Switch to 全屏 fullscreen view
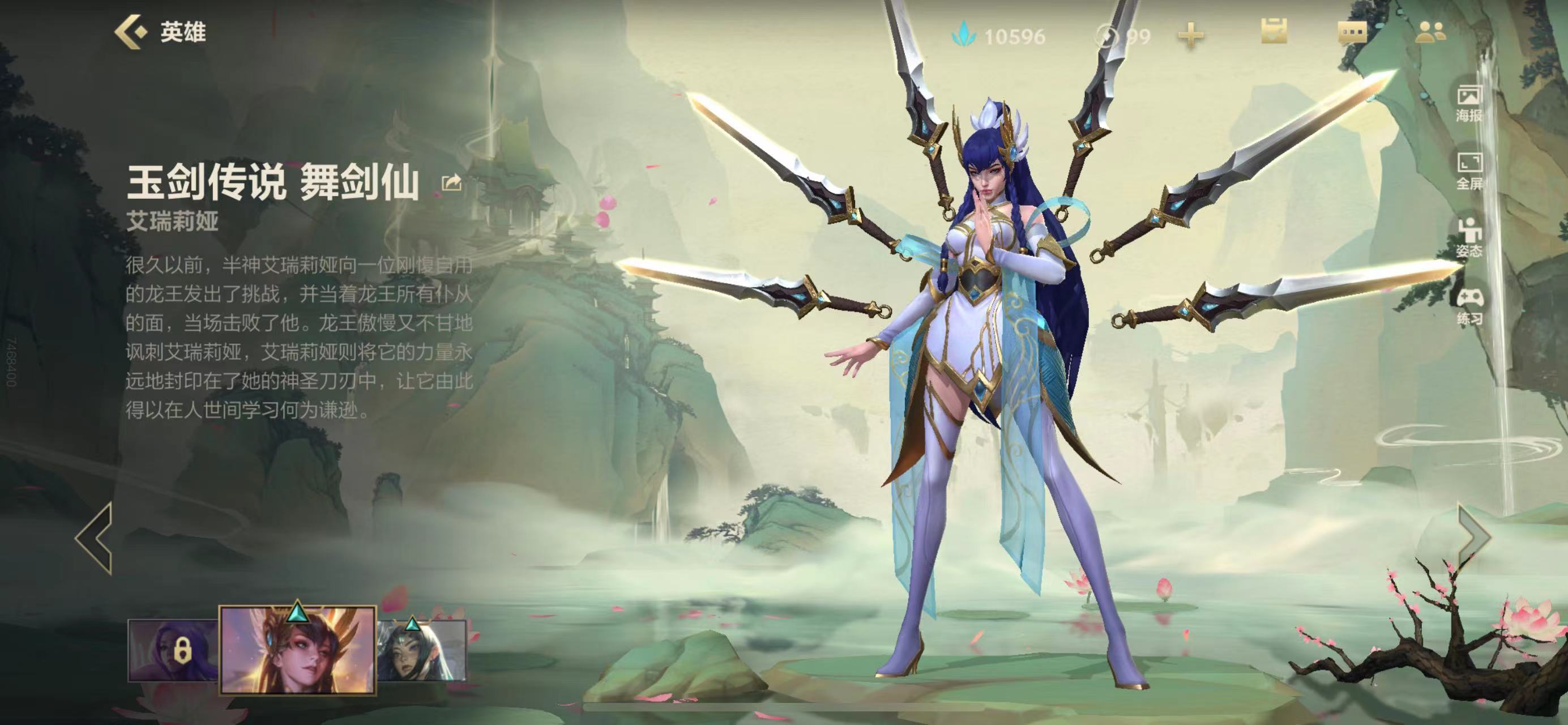This screenshot has width=1568, height=725. [1468, 171]
